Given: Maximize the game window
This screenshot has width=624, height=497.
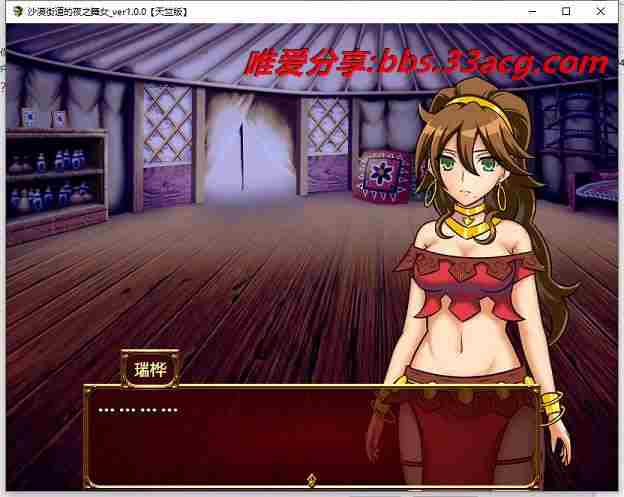Looking at the screenshot, I should click(x=566, y=11).
